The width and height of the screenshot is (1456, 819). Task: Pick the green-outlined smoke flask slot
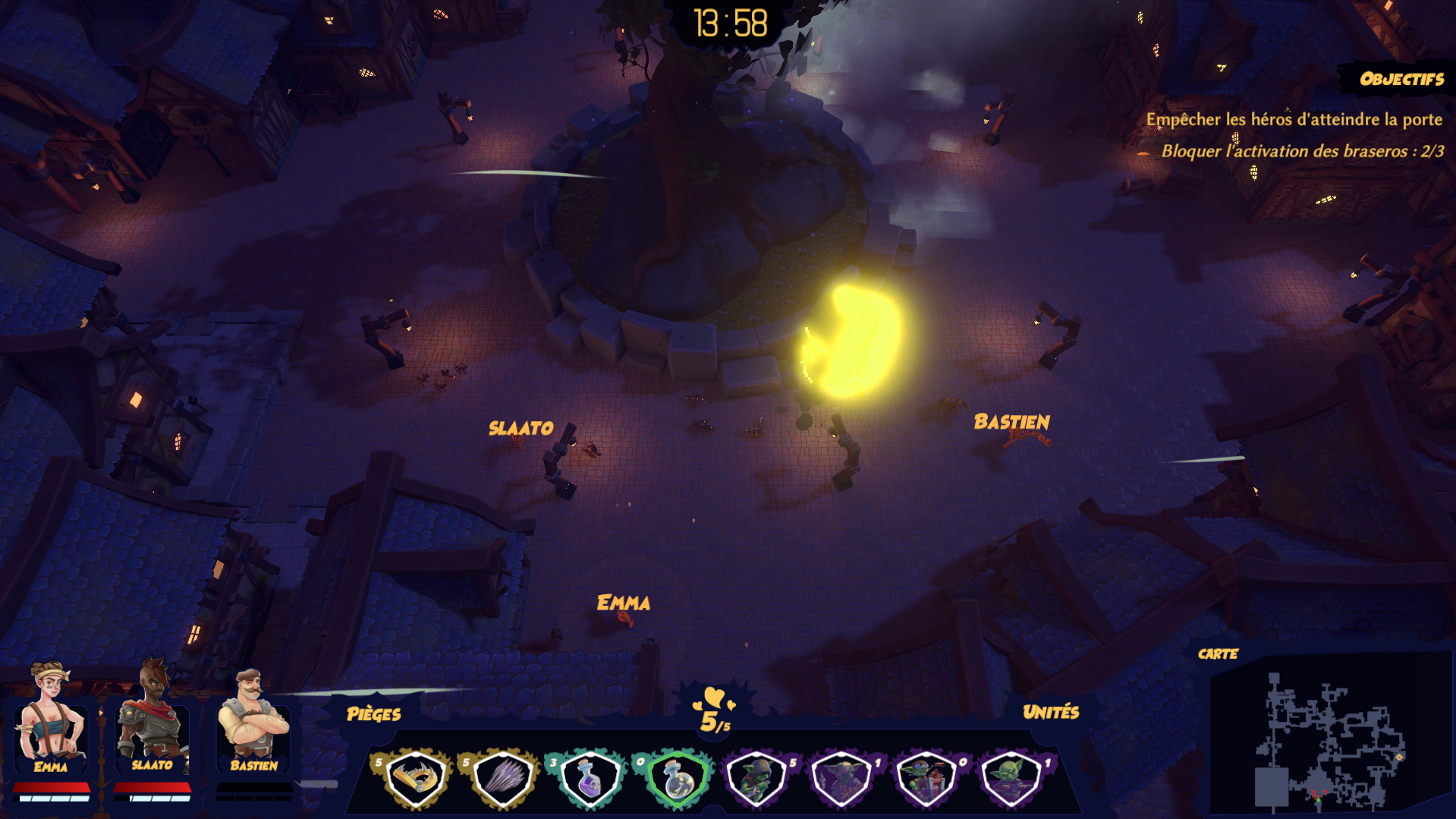click(675, 778)
